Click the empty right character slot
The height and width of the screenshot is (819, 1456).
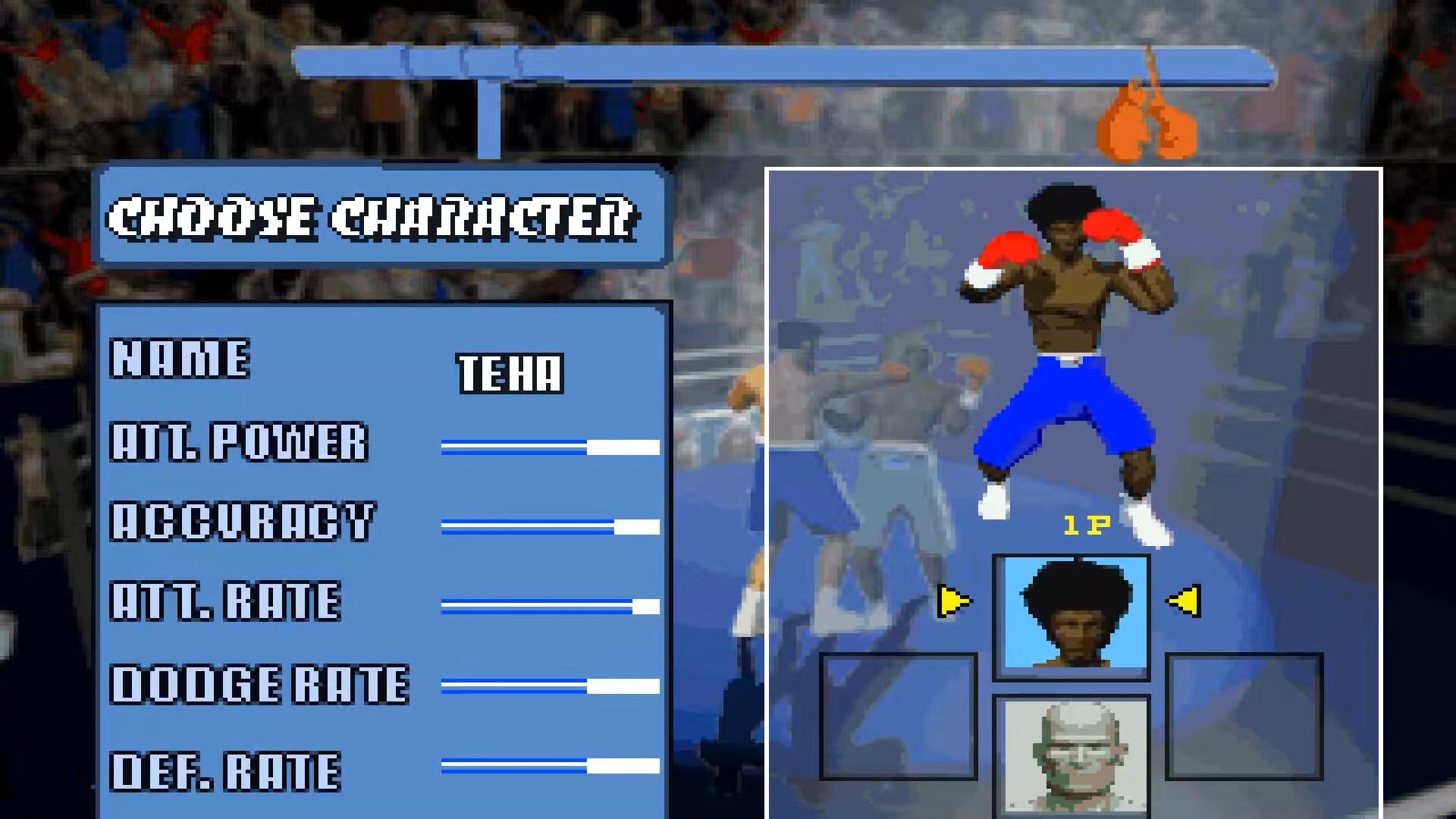[x=1244, y=717]
